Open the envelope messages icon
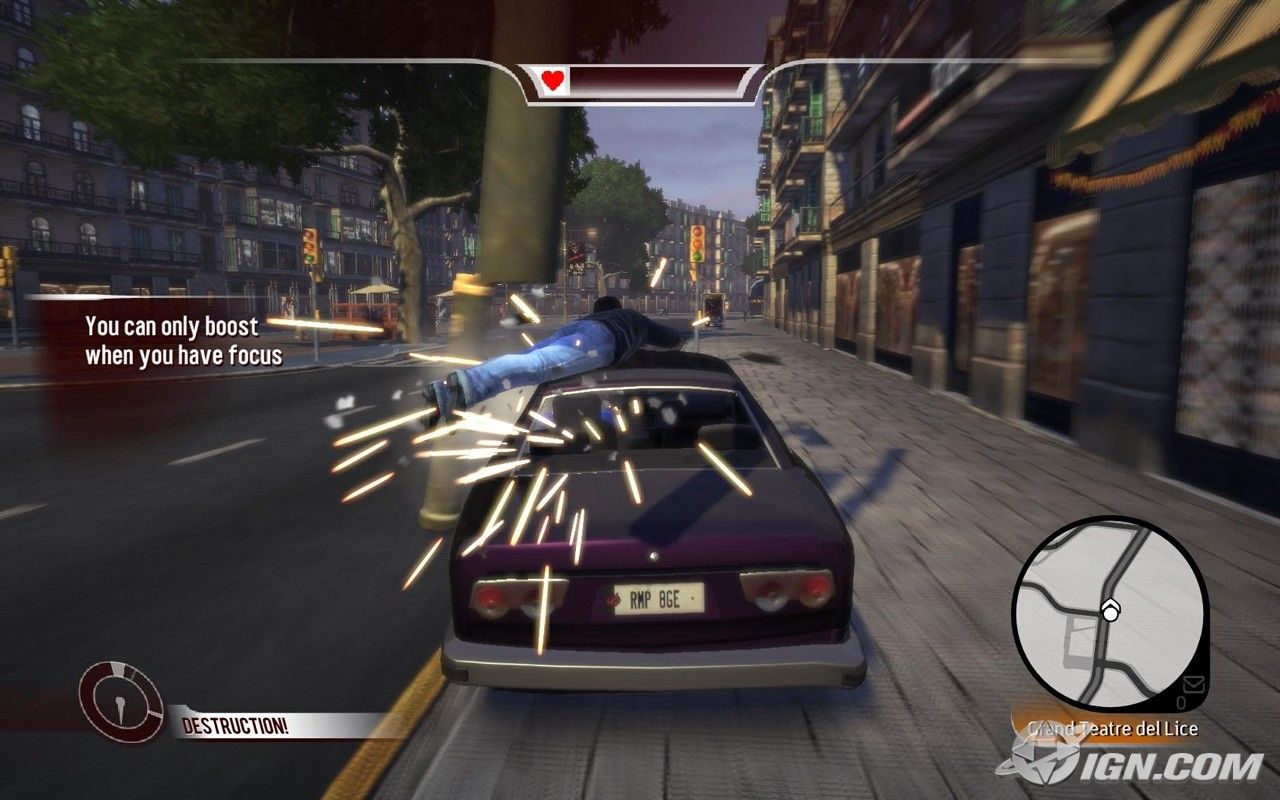Viewport: 1280px width, 800px height. coord(1193,684)
